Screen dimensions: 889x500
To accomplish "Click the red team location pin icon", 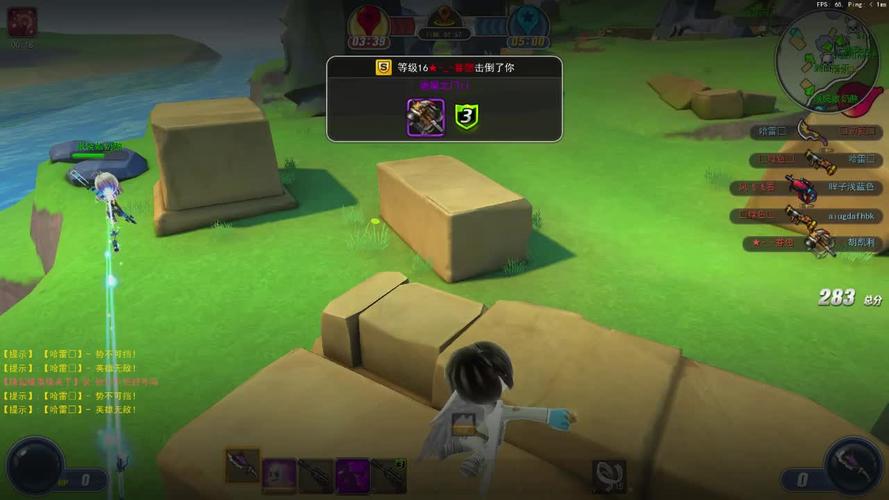I will coord(369,20).
